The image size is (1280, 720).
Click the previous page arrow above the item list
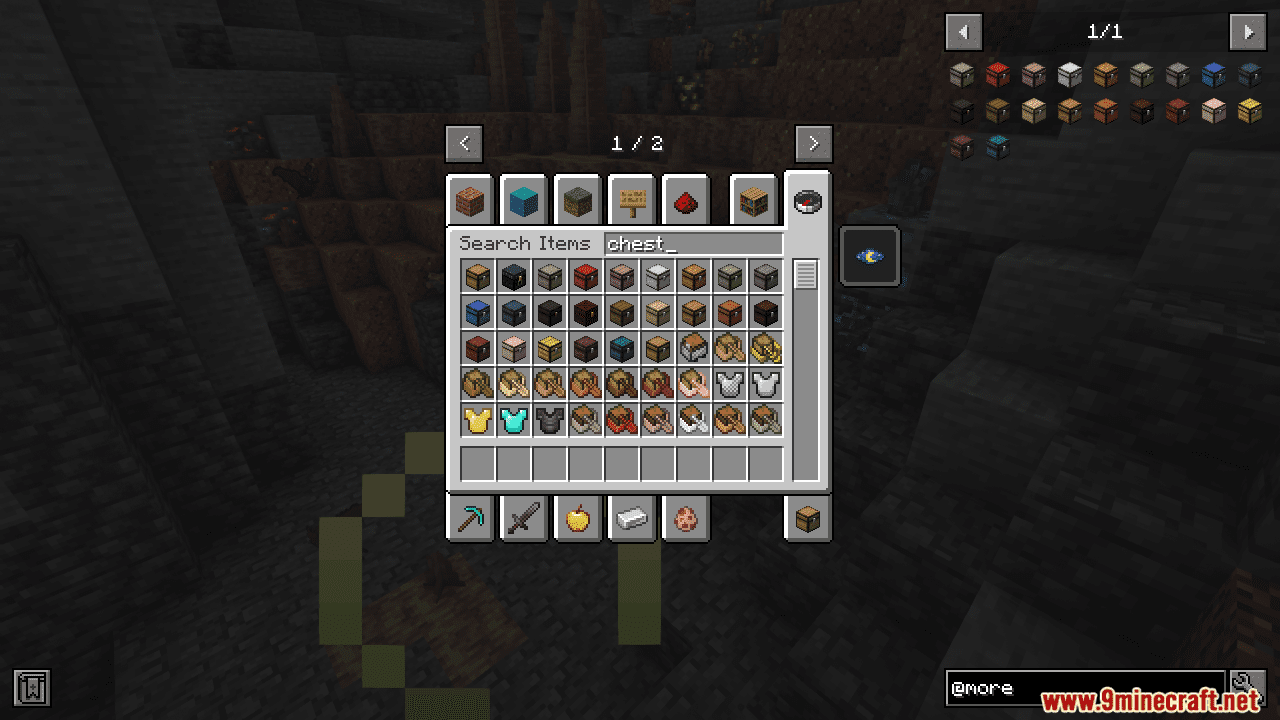464,143
